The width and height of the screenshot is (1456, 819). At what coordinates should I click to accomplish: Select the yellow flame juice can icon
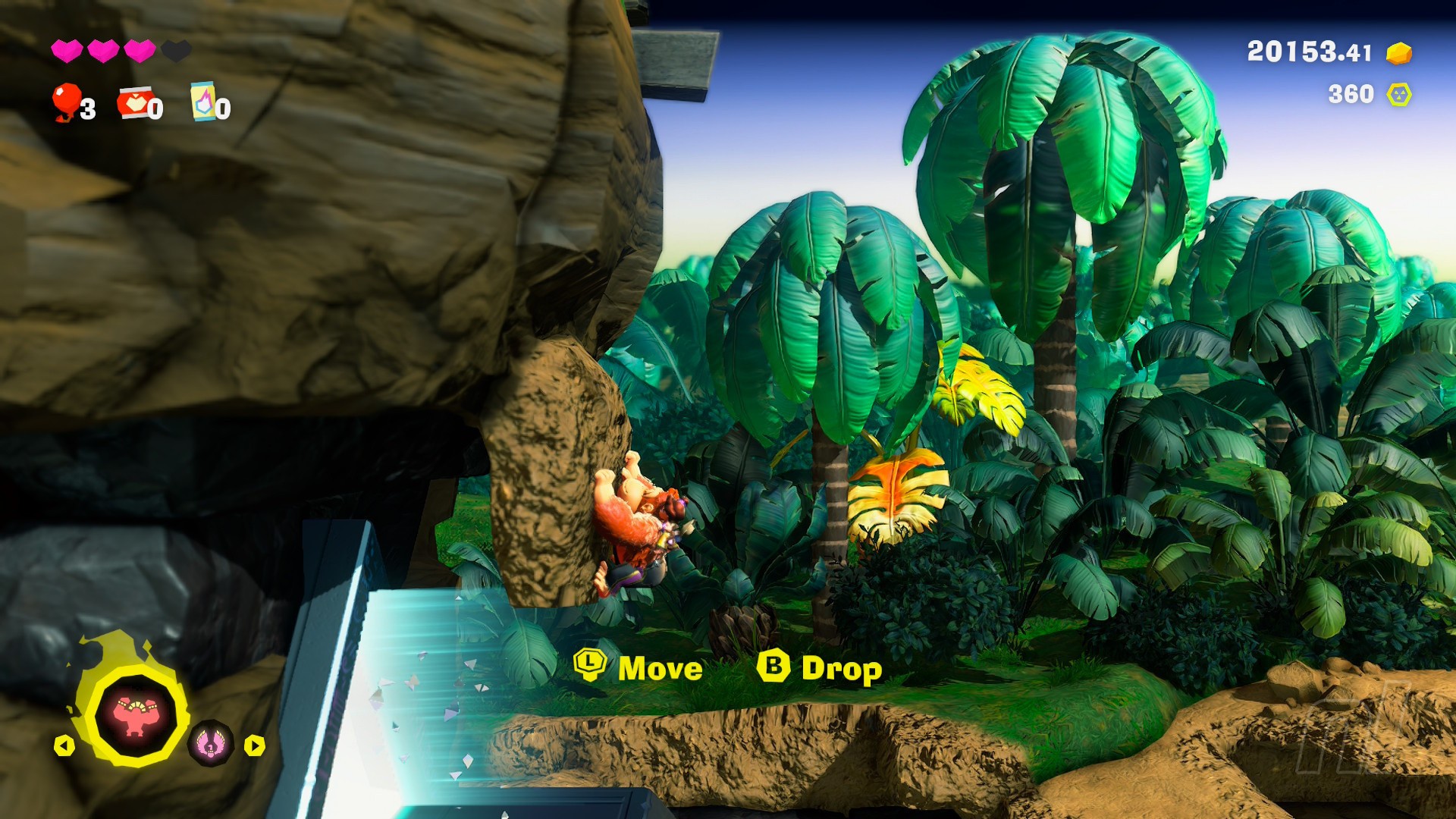coord(203,102)
